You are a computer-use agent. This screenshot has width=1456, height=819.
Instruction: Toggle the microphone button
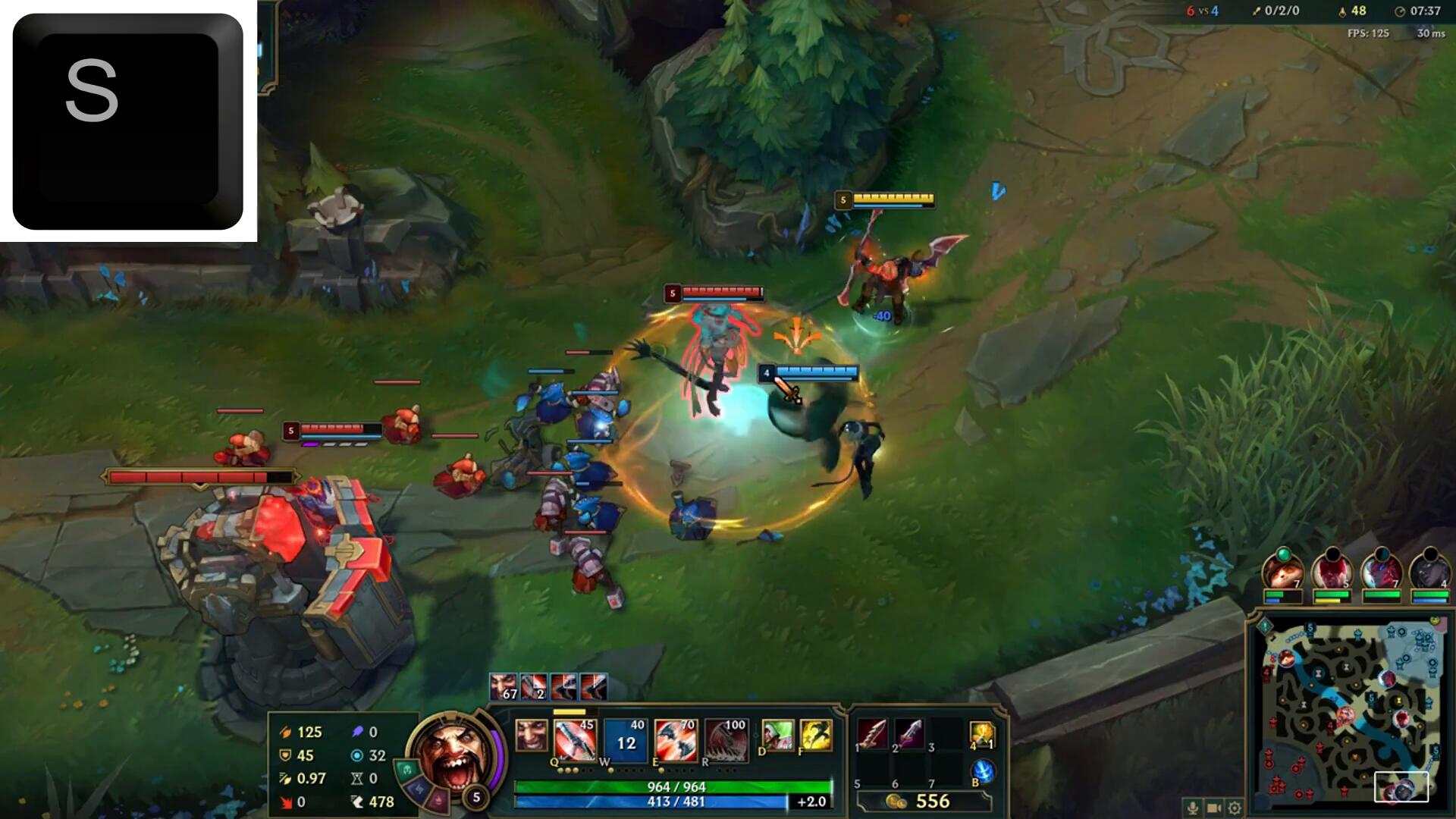(x=1193, y=808)
